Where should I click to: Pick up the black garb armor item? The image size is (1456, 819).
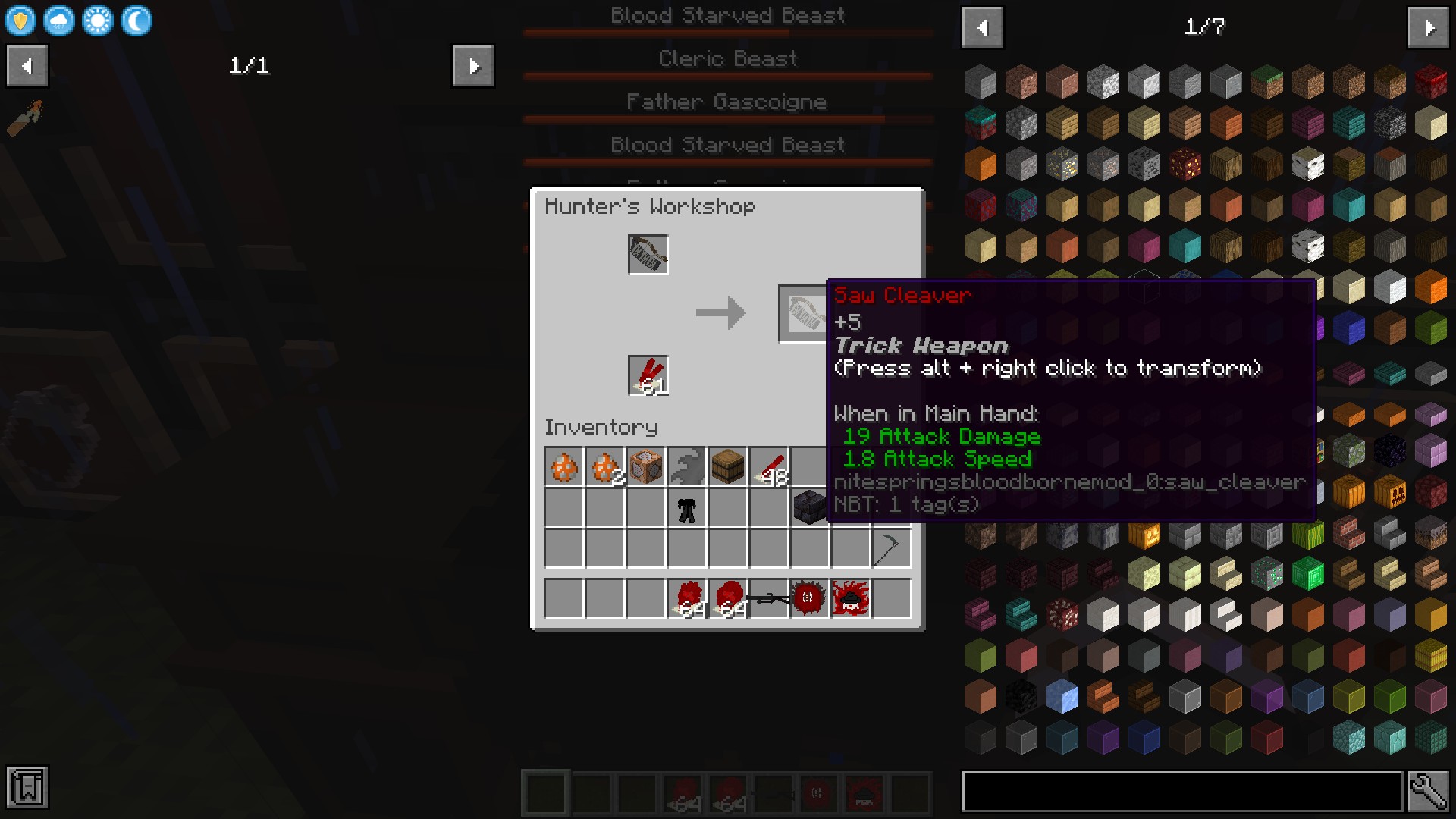tap(687, 509)
